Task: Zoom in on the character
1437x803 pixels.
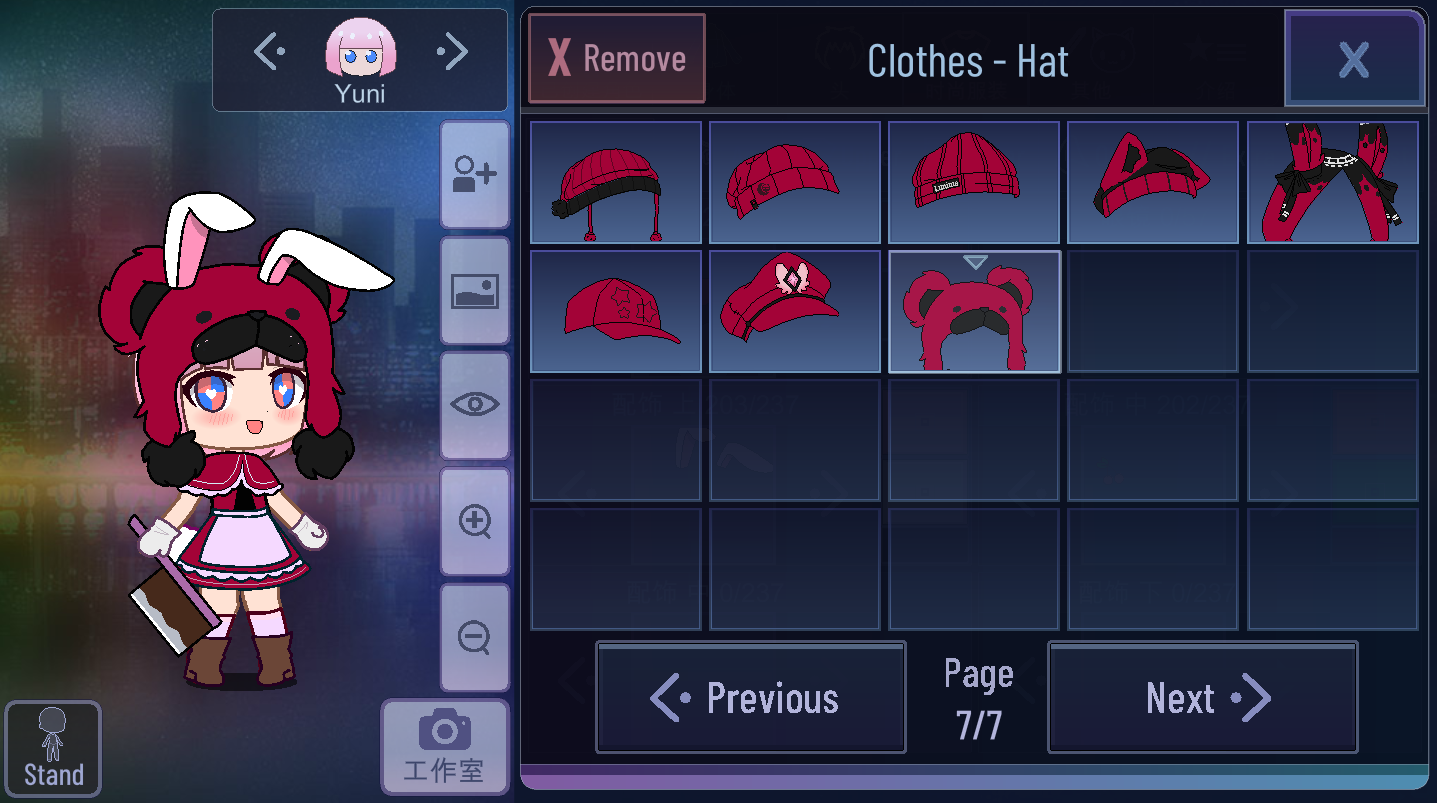Action: pos(474,521)
